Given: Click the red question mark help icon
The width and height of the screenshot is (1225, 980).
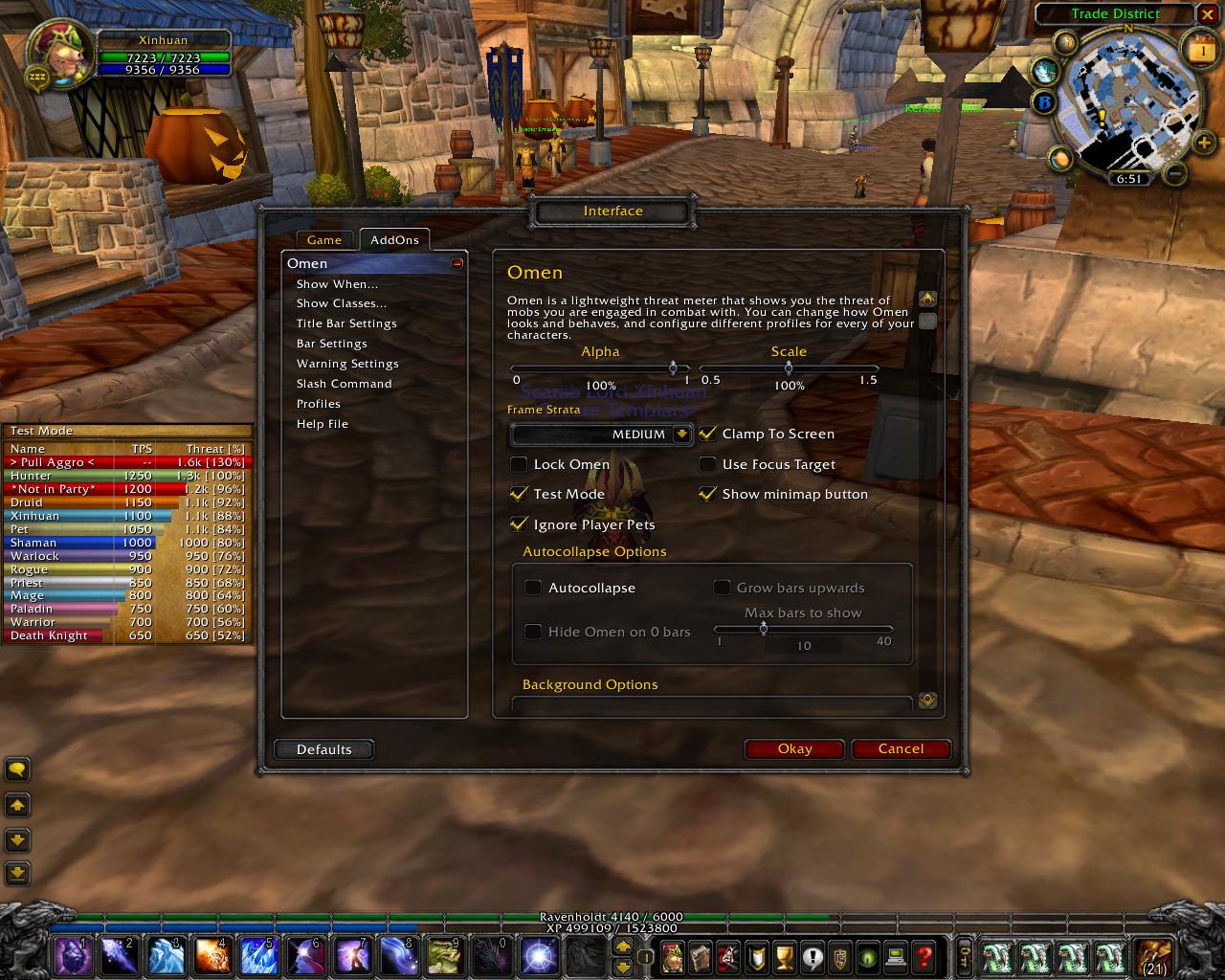Looking at the screenshot, I should (x=924, y=955).
